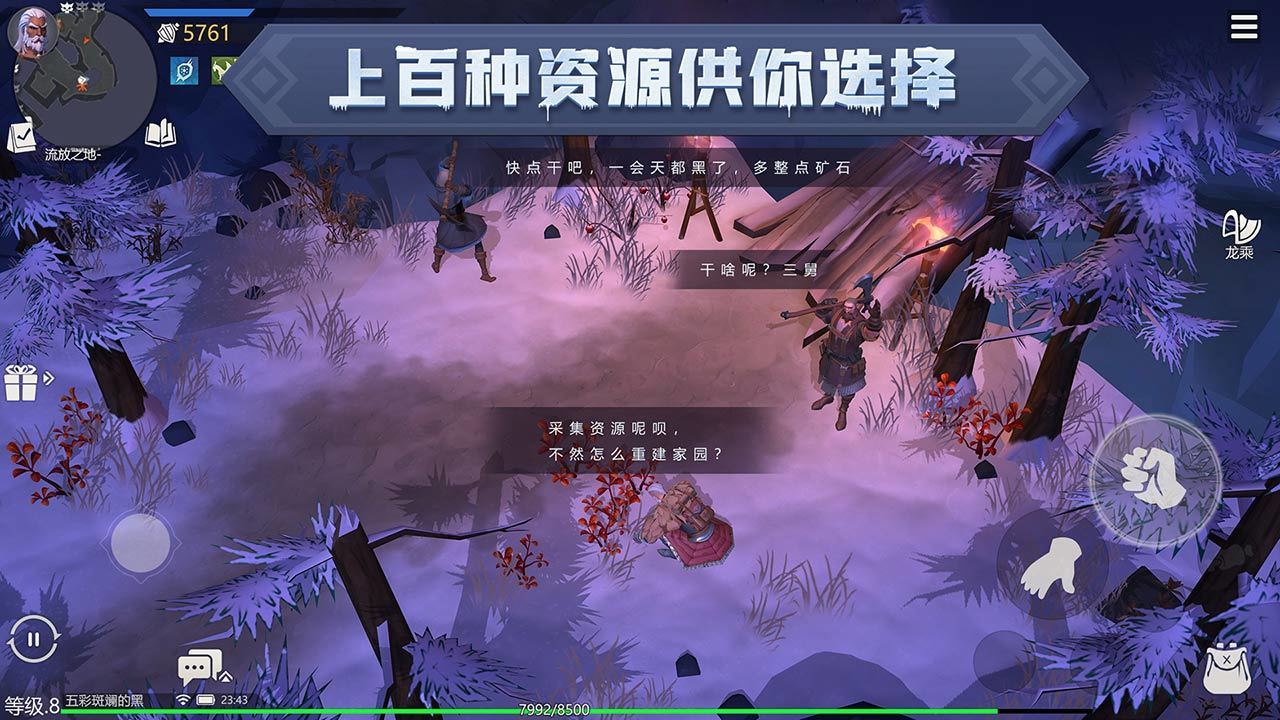Tap the bearded character avatar portrait
This screenshot has height=720, width=1280.
point(34,32)
